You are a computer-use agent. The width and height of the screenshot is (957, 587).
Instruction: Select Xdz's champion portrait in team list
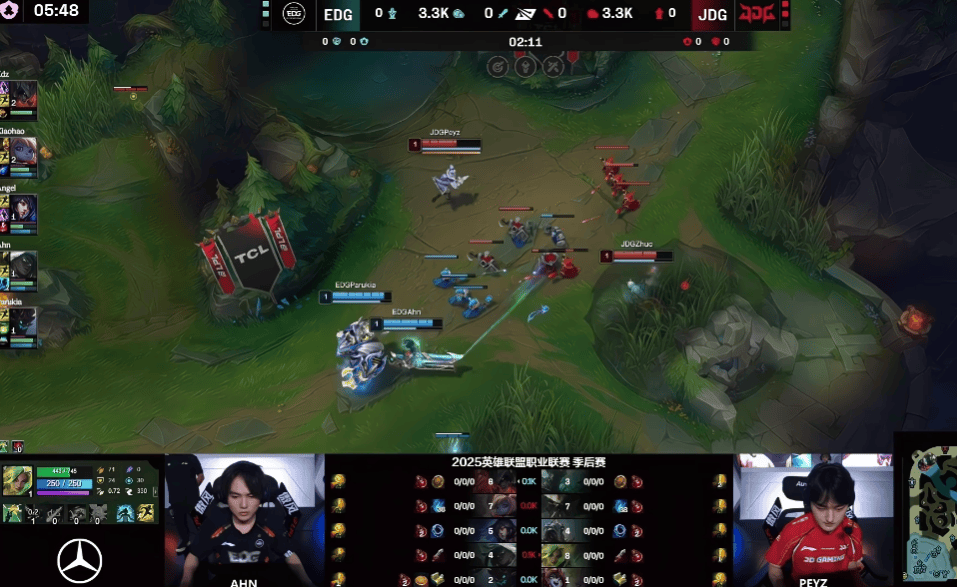pos(24,95)
